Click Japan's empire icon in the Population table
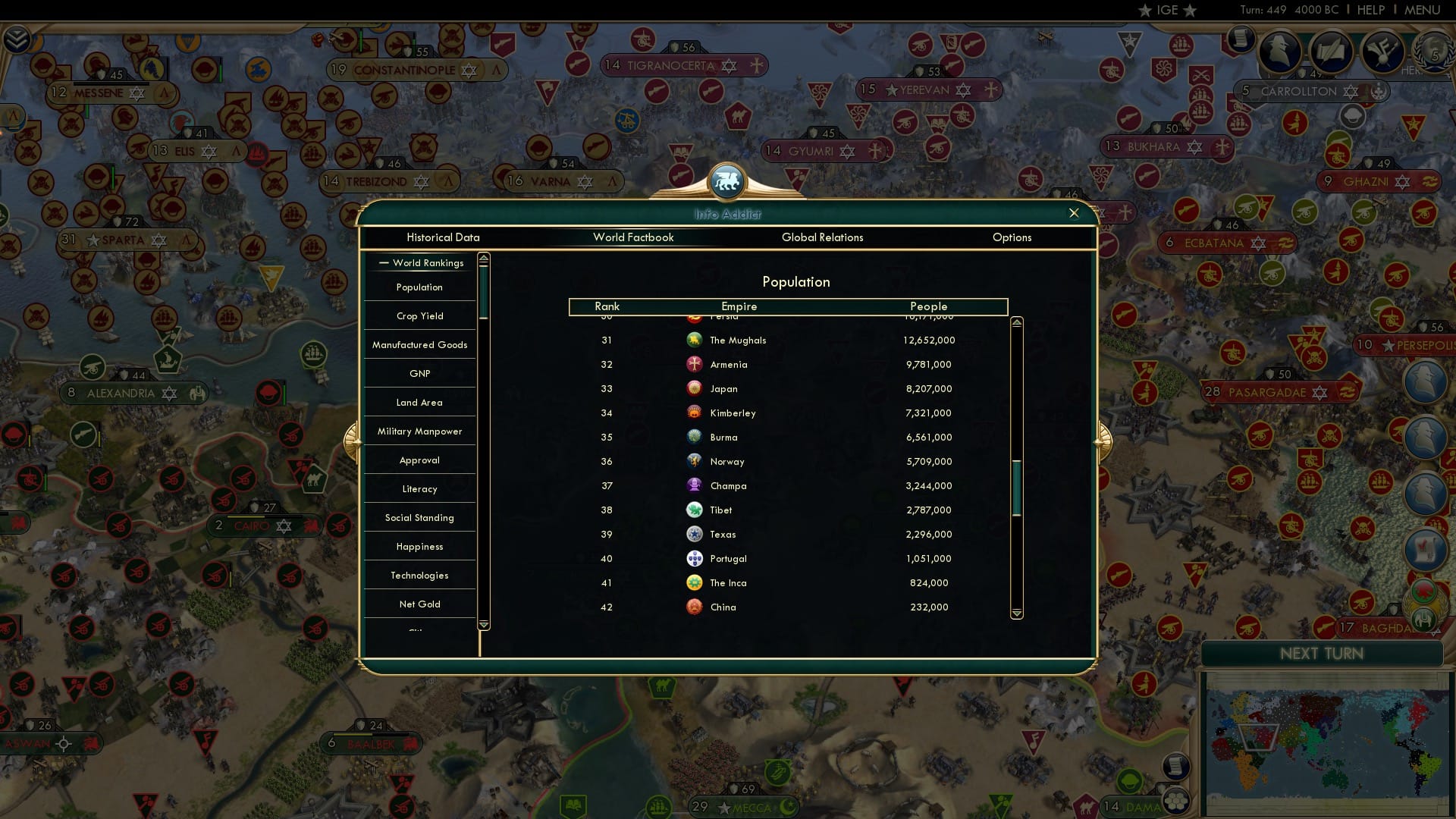Image resolution: width=1456 pixels, height=819 pixels. 695,388
